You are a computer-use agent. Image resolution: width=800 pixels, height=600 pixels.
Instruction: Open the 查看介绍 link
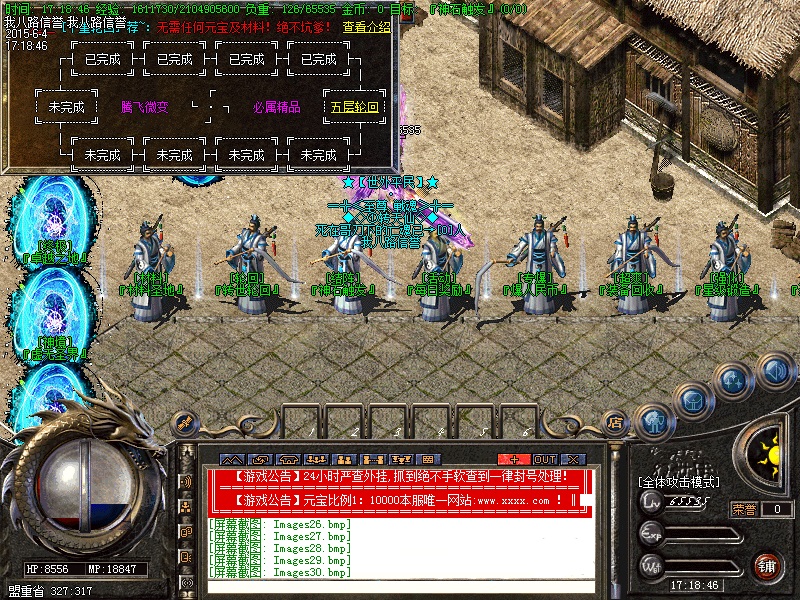coord(366,27)
